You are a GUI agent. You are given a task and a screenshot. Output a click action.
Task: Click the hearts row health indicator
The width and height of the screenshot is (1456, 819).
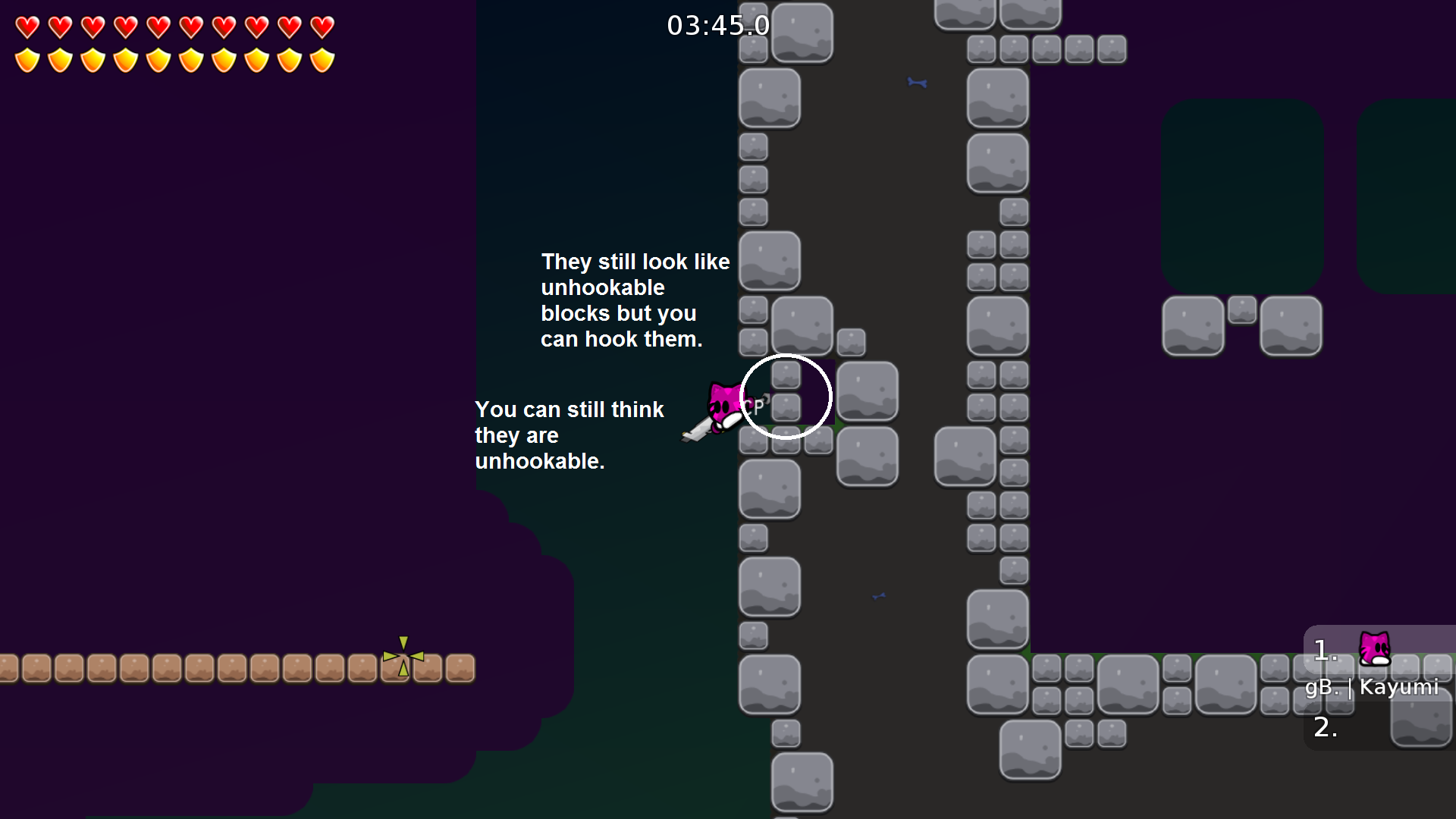tap(174, 27)
